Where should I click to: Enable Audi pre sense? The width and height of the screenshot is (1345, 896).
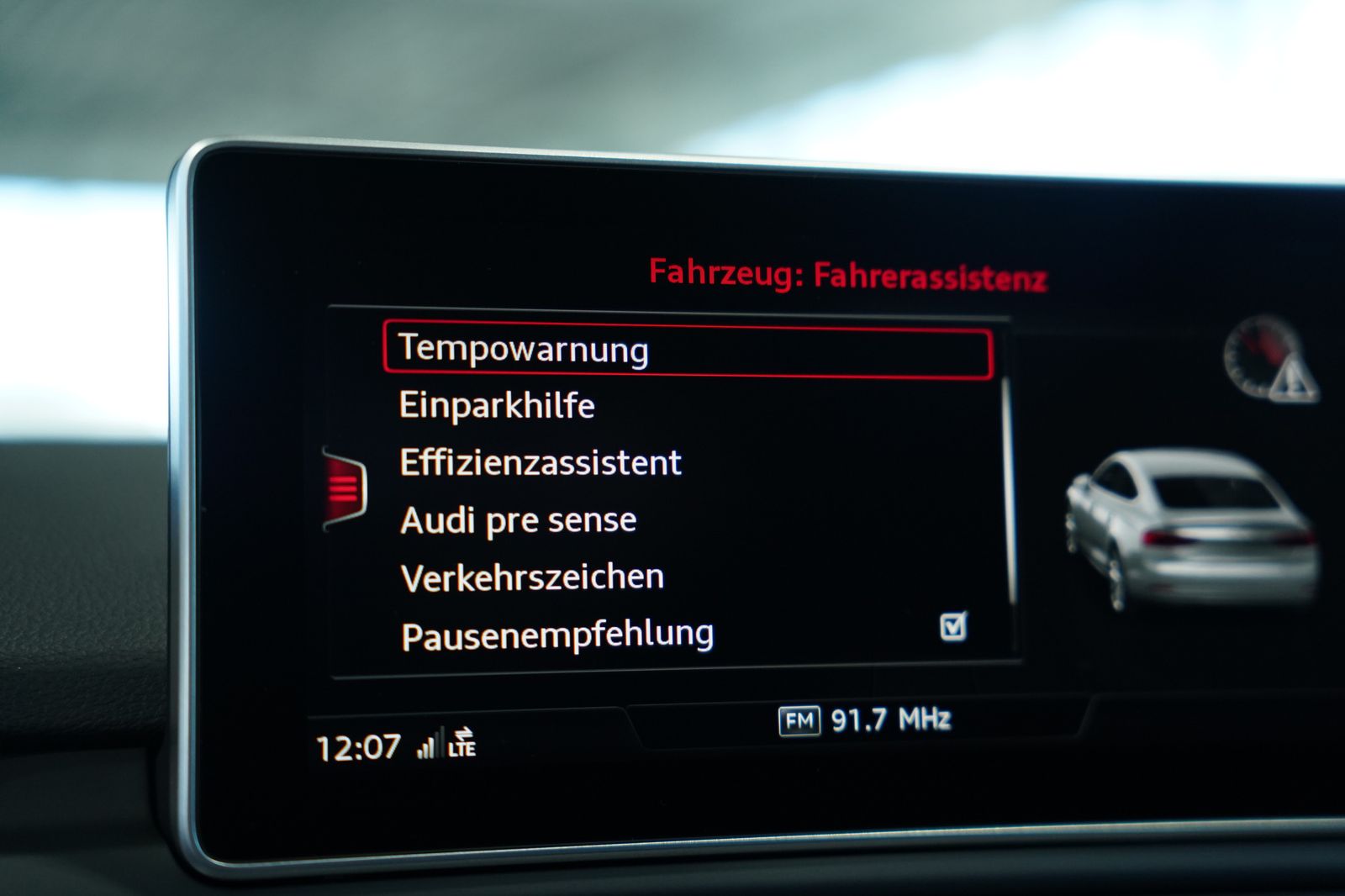coord(517,519)
